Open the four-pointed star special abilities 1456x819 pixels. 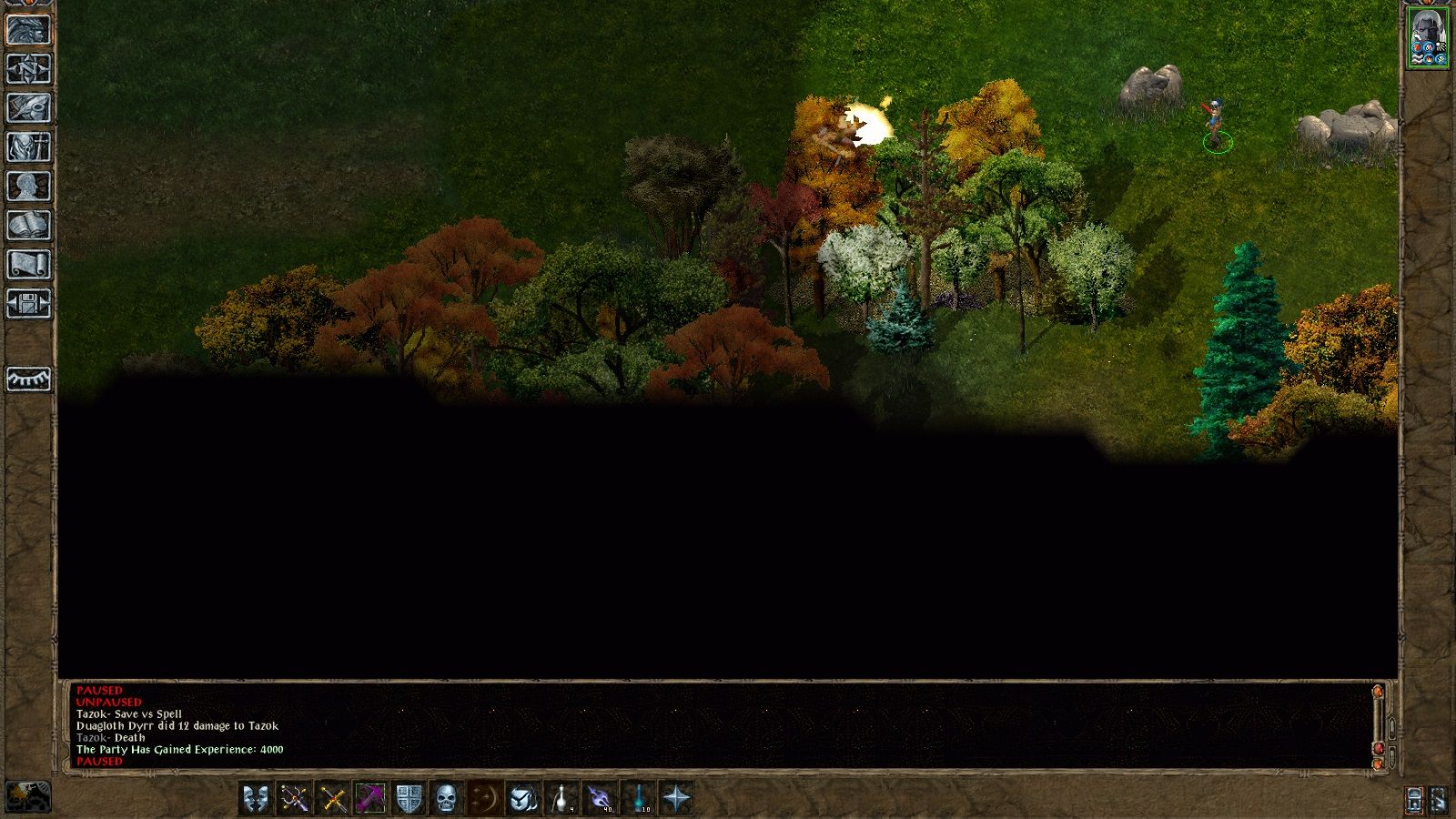tap(676, 799)
